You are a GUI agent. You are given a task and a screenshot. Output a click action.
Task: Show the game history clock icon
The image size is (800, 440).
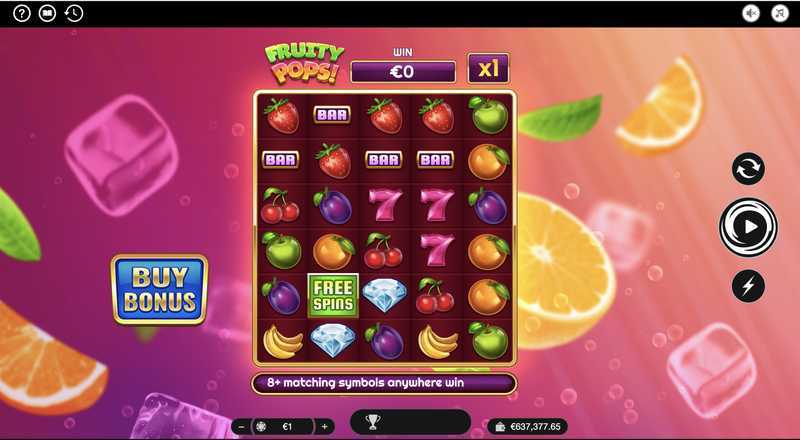coord(73,13)
